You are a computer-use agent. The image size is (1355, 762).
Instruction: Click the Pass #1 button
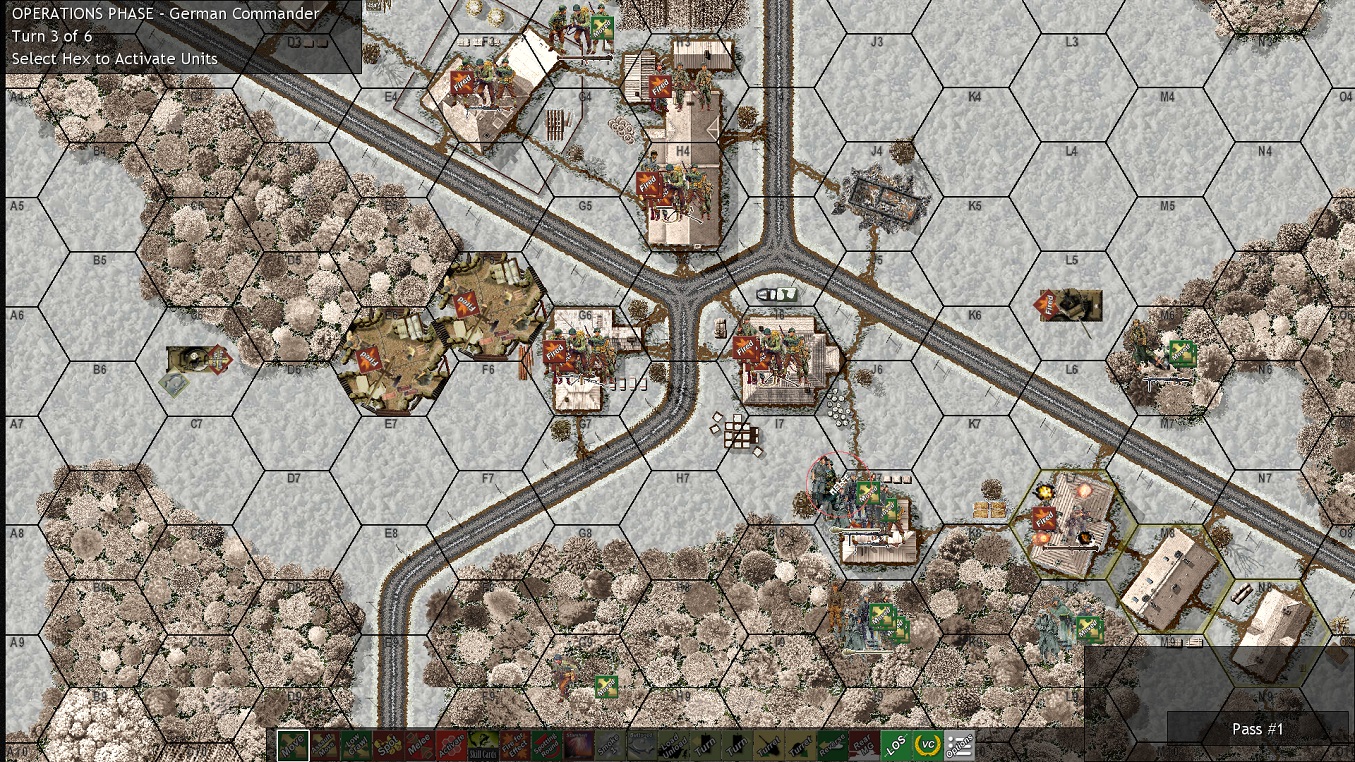coord(1257,729)
